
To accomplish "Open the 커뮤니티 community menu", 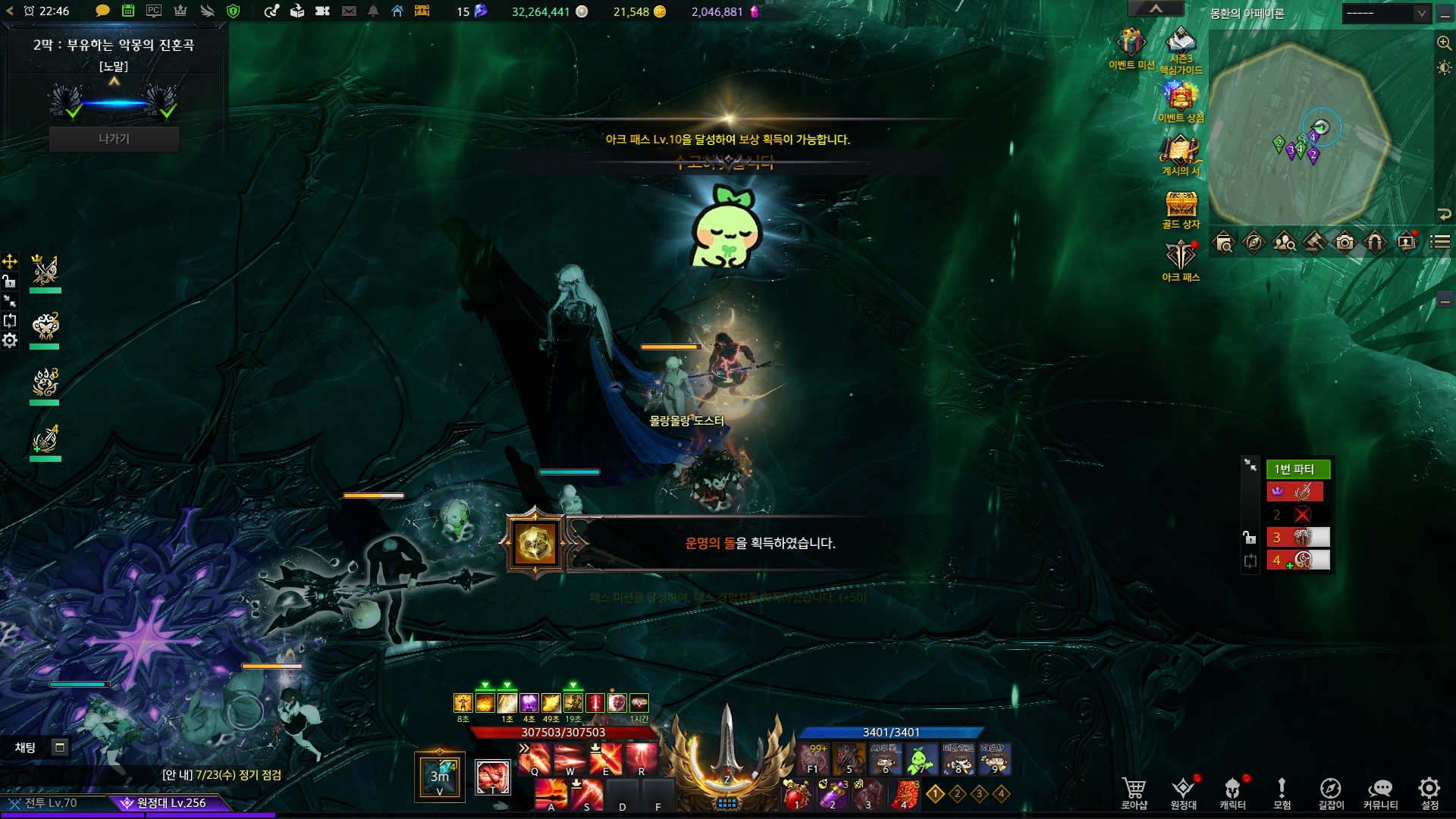I will tap(1380, 792).
